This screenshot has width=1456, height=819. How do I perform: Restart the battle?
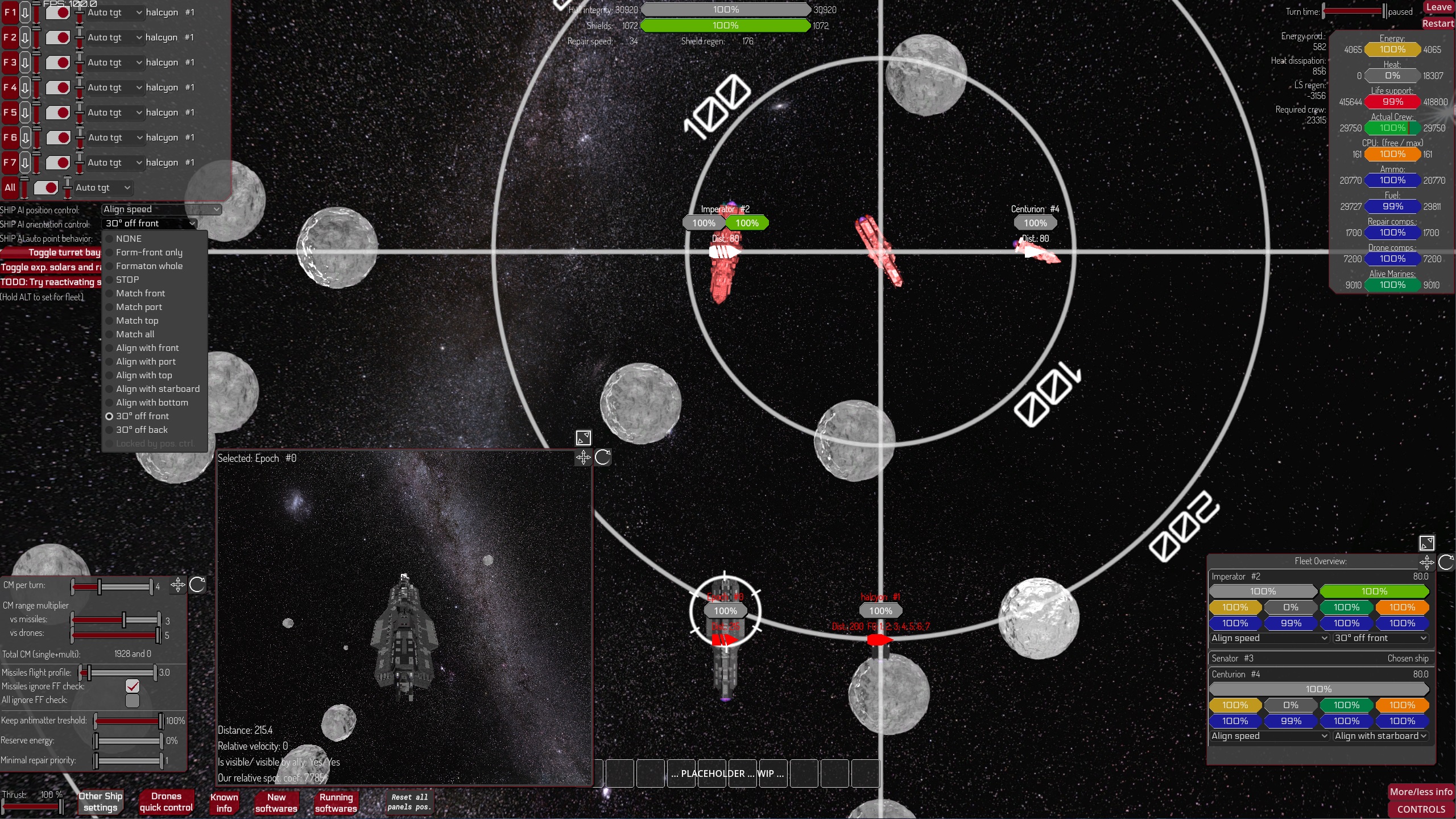[x=1437, y=23]
